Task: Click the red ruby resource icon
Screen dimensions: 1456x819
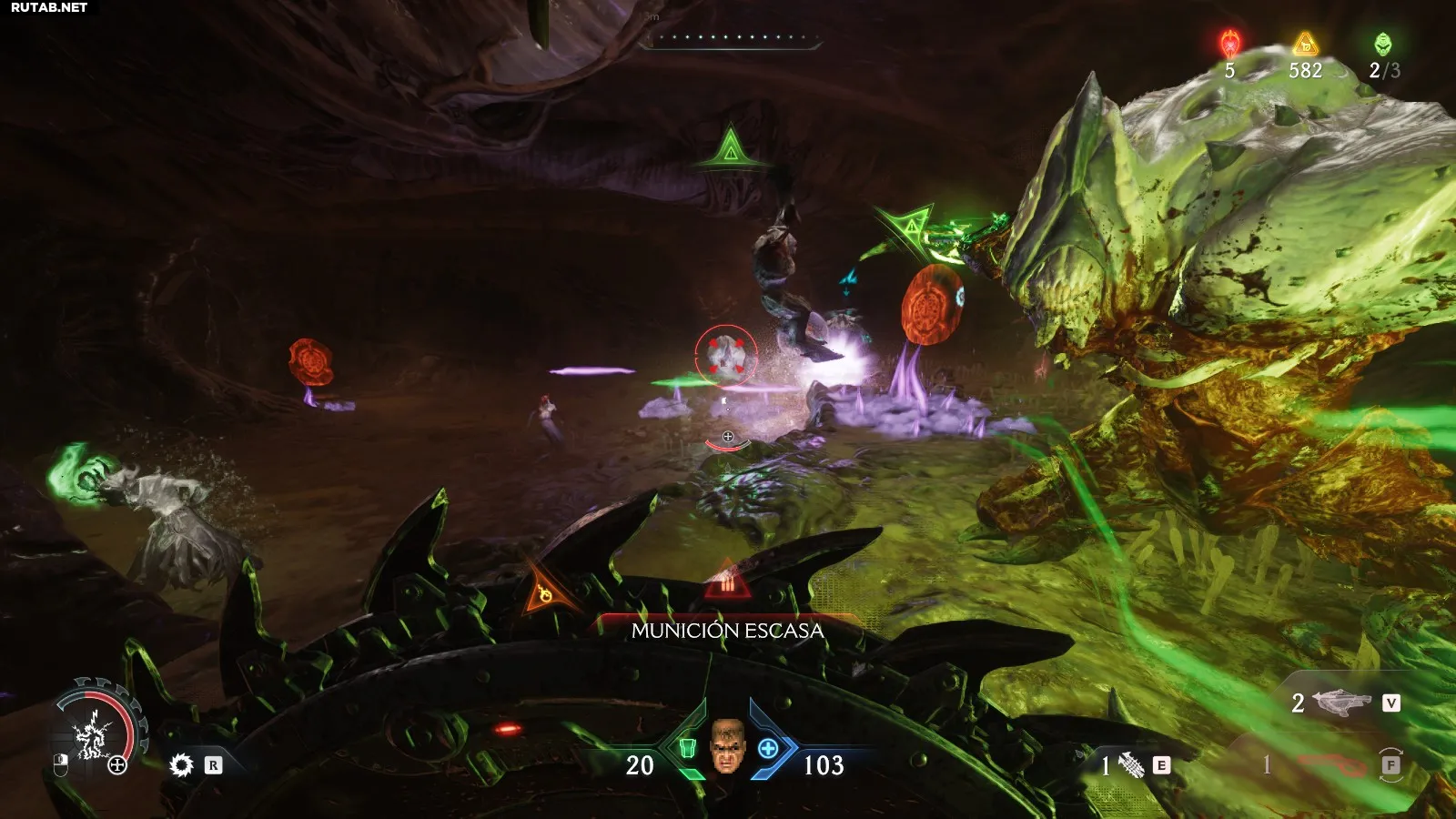Action: (x=1230, y=44)
